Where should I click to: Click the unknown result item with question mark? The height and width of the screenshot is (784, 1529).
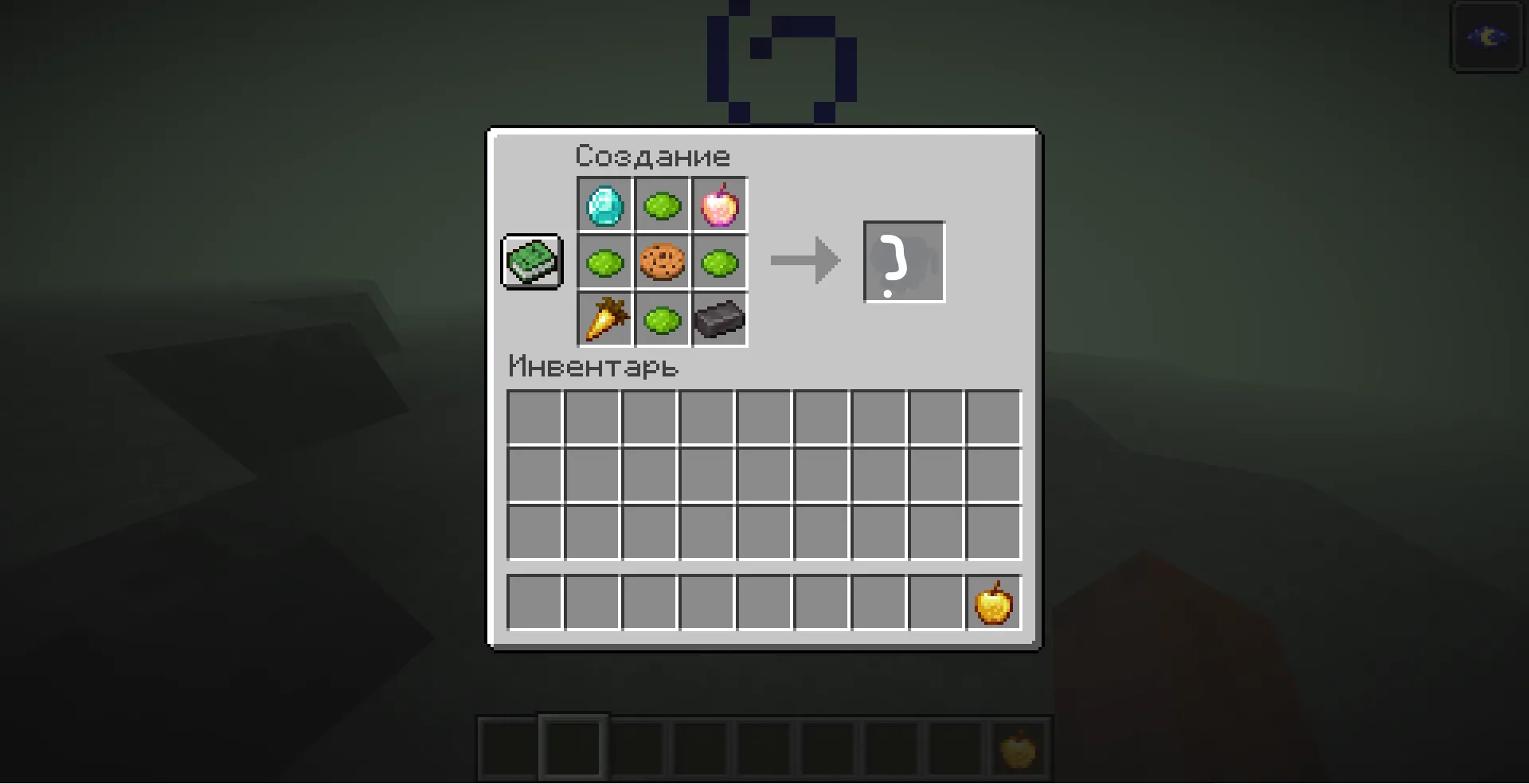click(904, 262)
